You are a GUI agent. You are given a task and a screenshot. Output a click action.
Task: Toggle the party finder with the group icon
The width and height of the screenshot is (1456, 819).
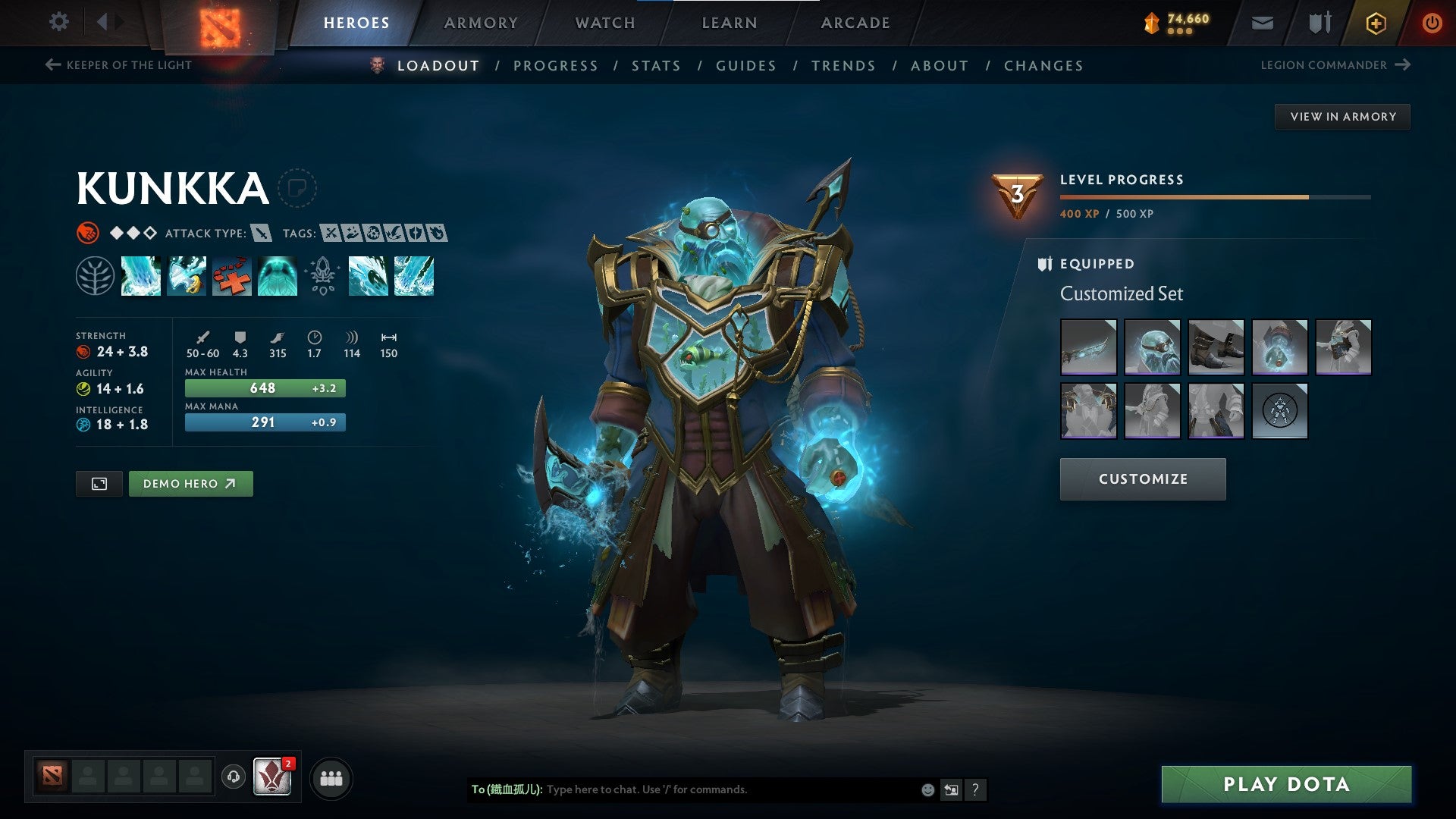pos(331,777)
